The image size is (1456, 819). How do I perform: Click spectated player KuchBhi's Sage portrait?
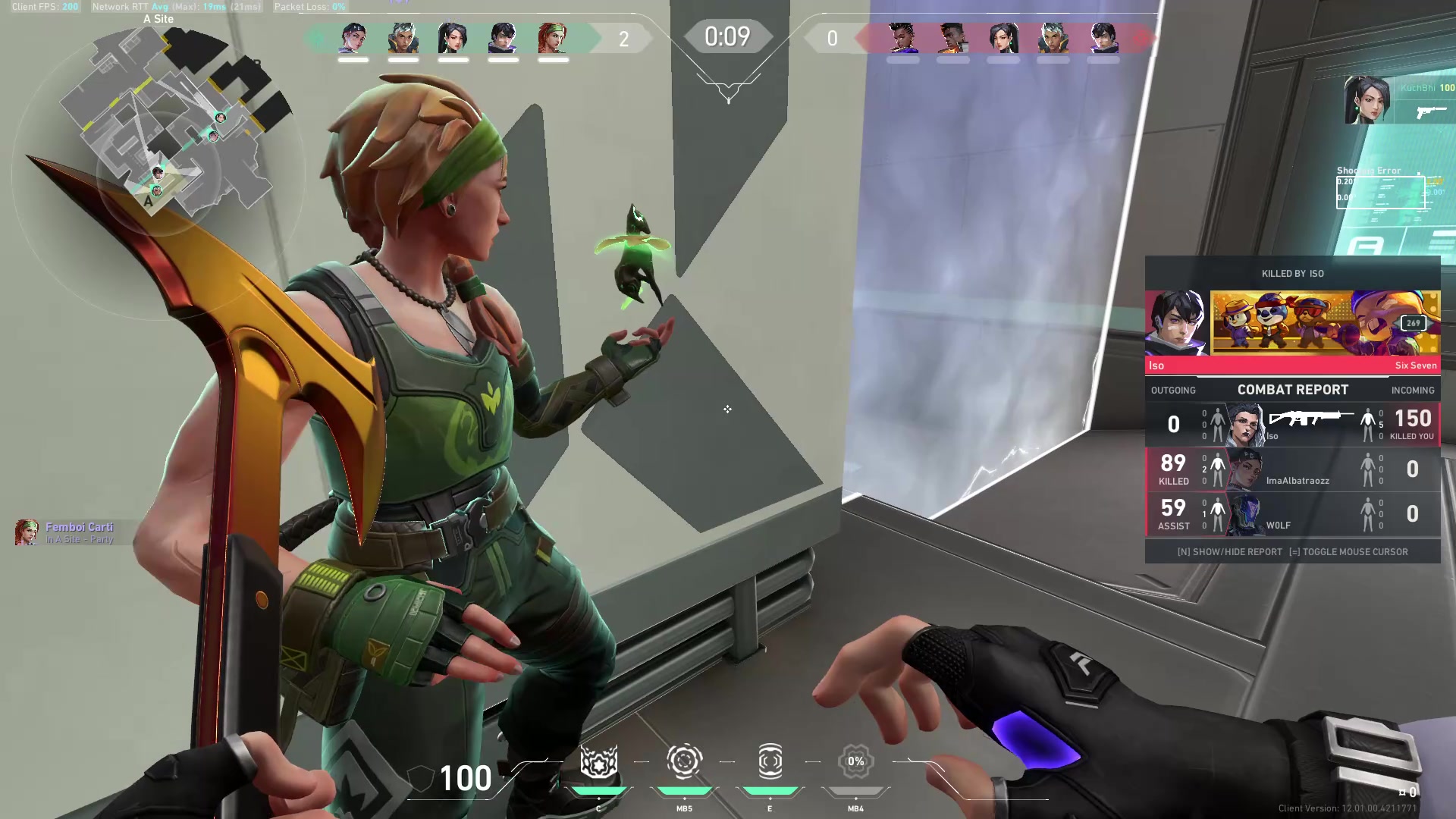(1367, 99)
